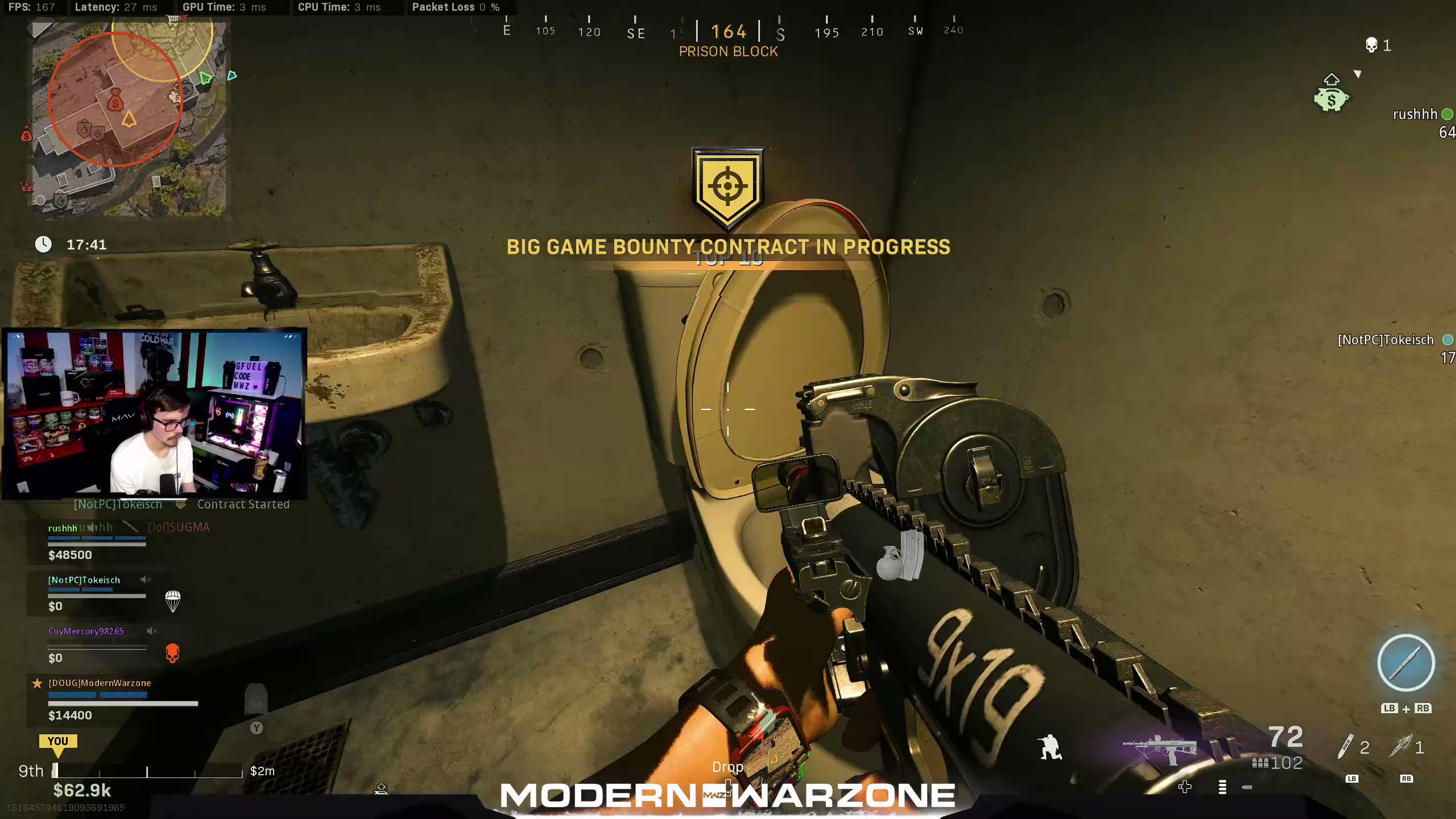Unmute teammate [NotPC]Tokeisch
Screen dimensions: 1456x819
pos(144,579)
